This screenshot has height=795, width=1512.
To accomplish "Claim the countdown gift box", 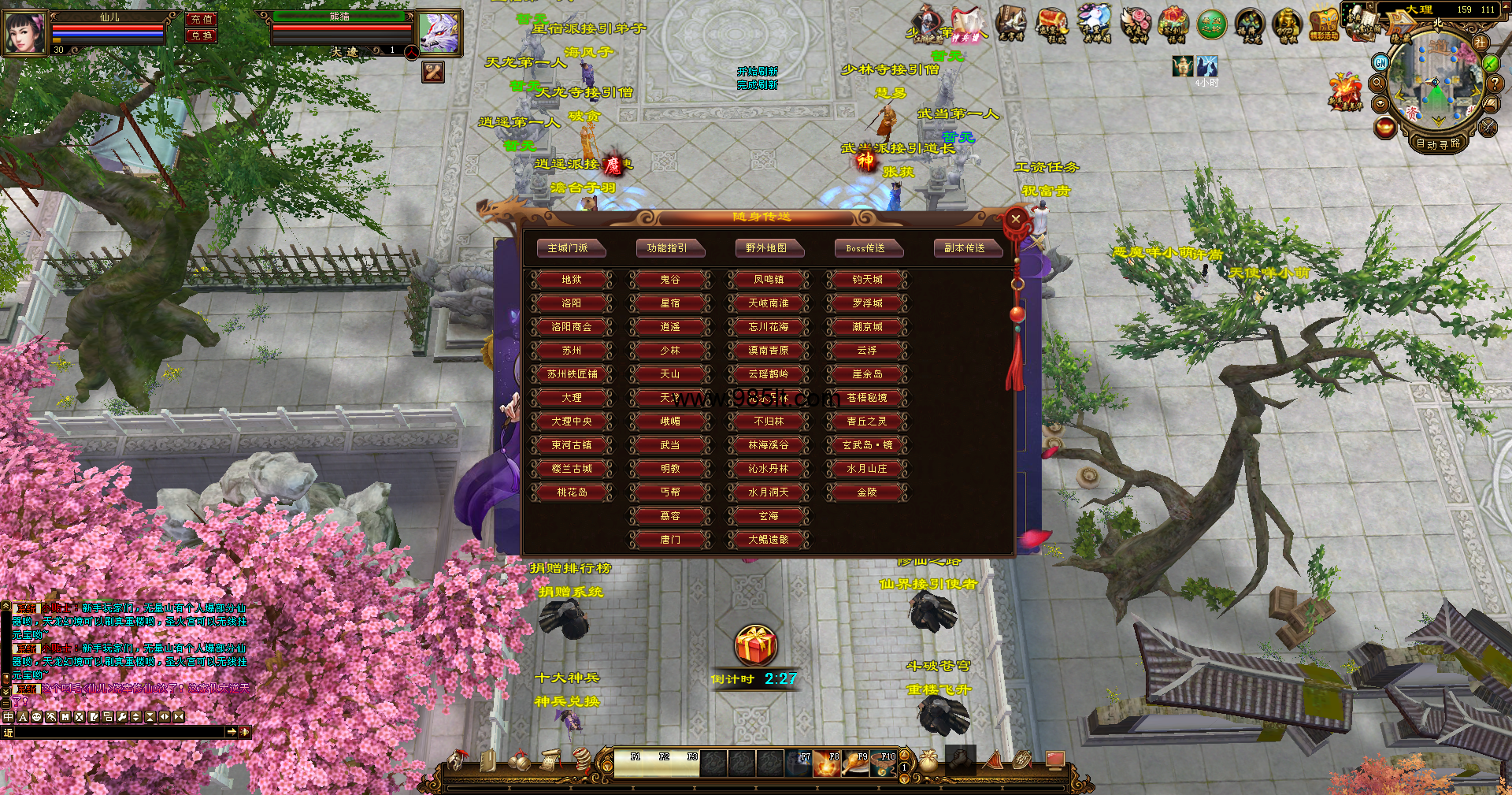I will click(x=756, y=646).
